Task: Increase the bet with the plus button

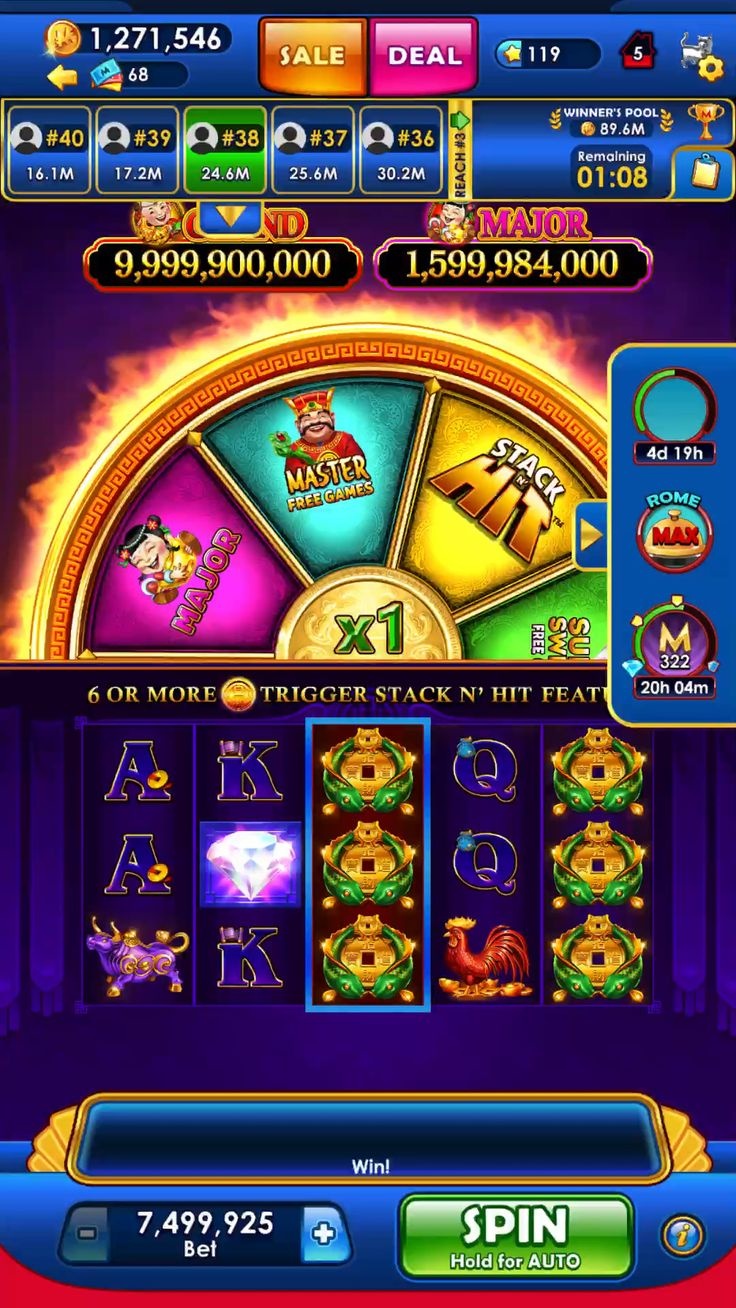Action: point(323,1233)
